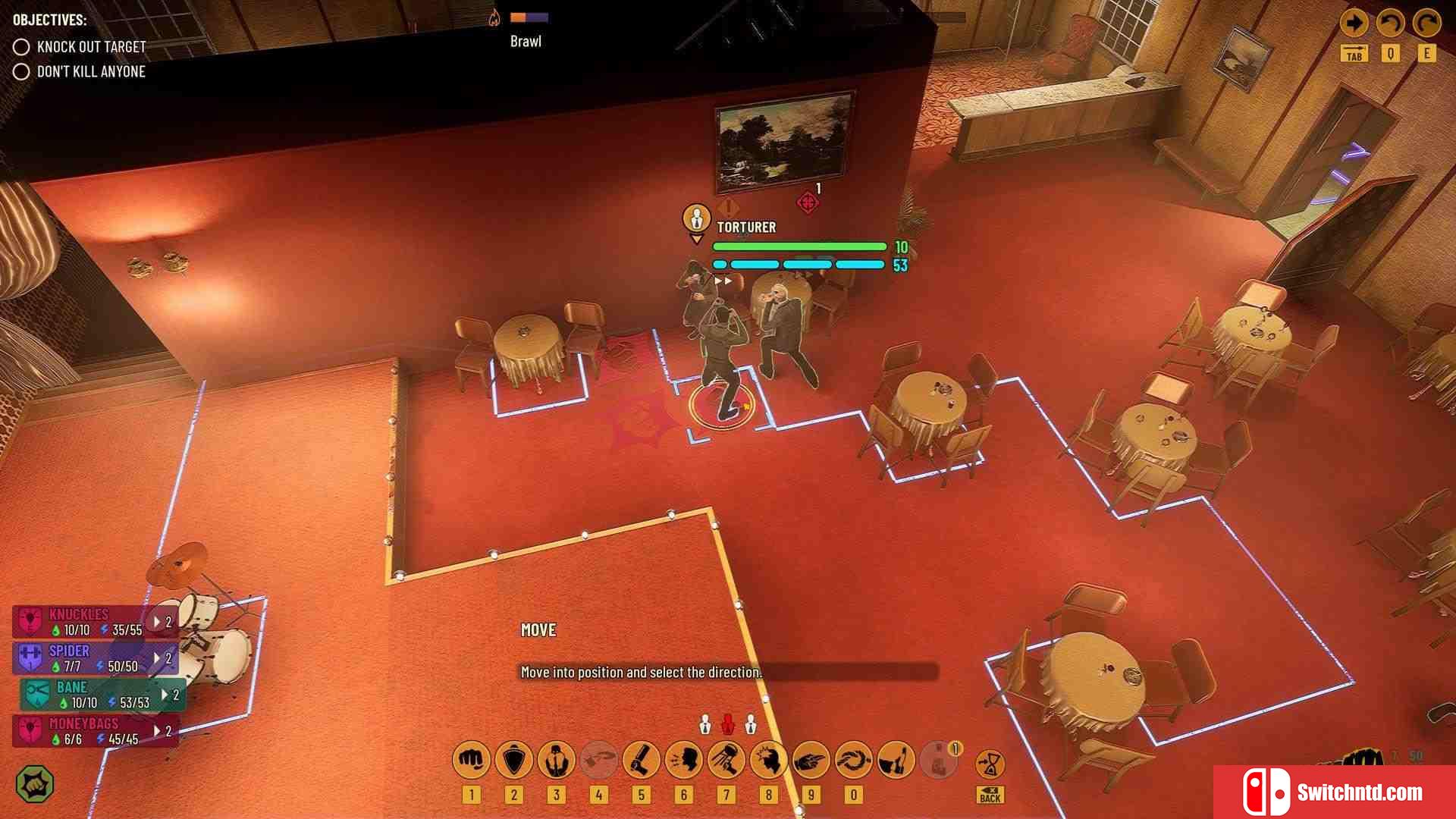Use the shield defend ability
The height and width of the screenshot is (819, 1456).
(513, 759)
